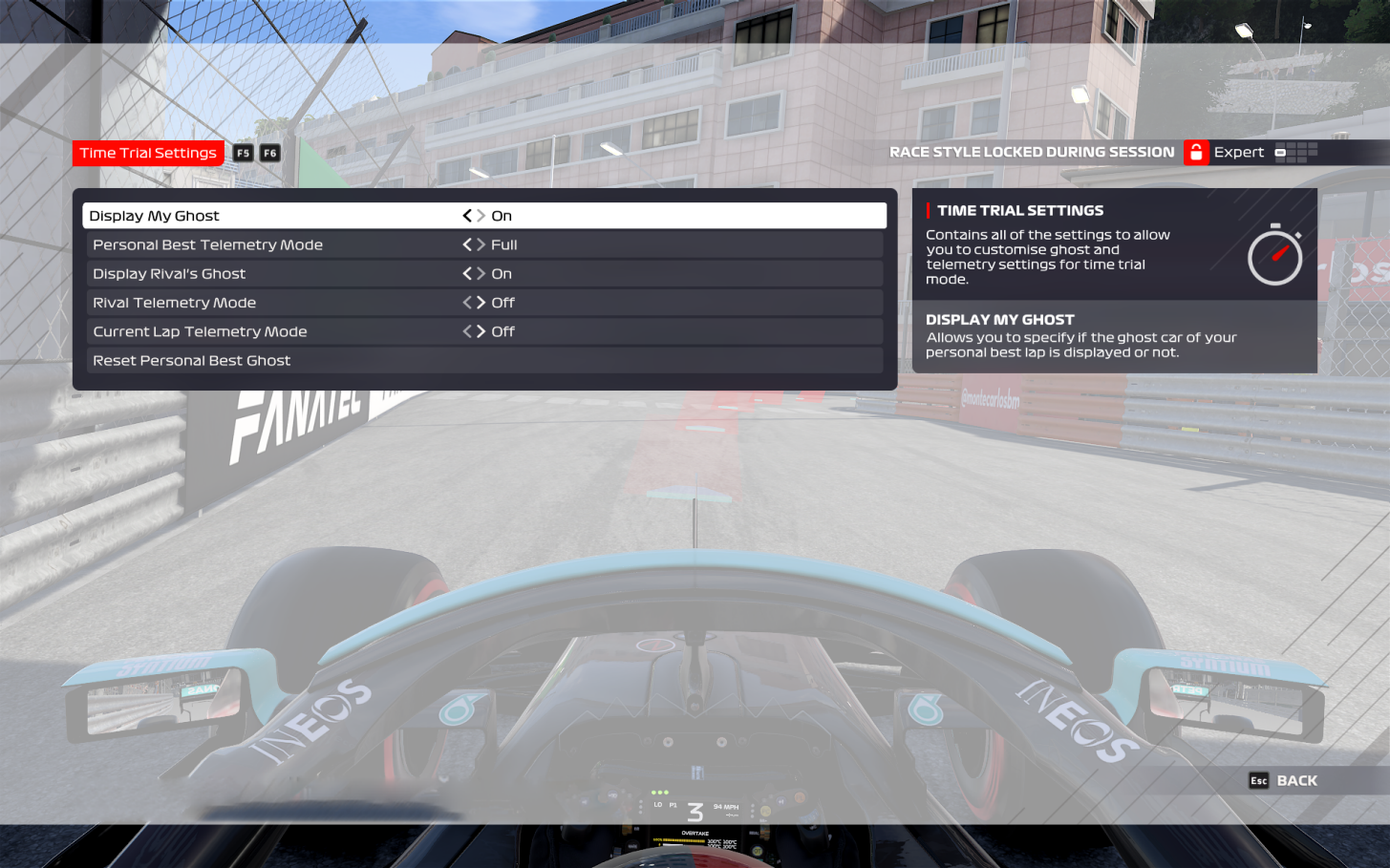Click the BACK button
This screenshot has width=1390, height=868.
coord(1295,780)
